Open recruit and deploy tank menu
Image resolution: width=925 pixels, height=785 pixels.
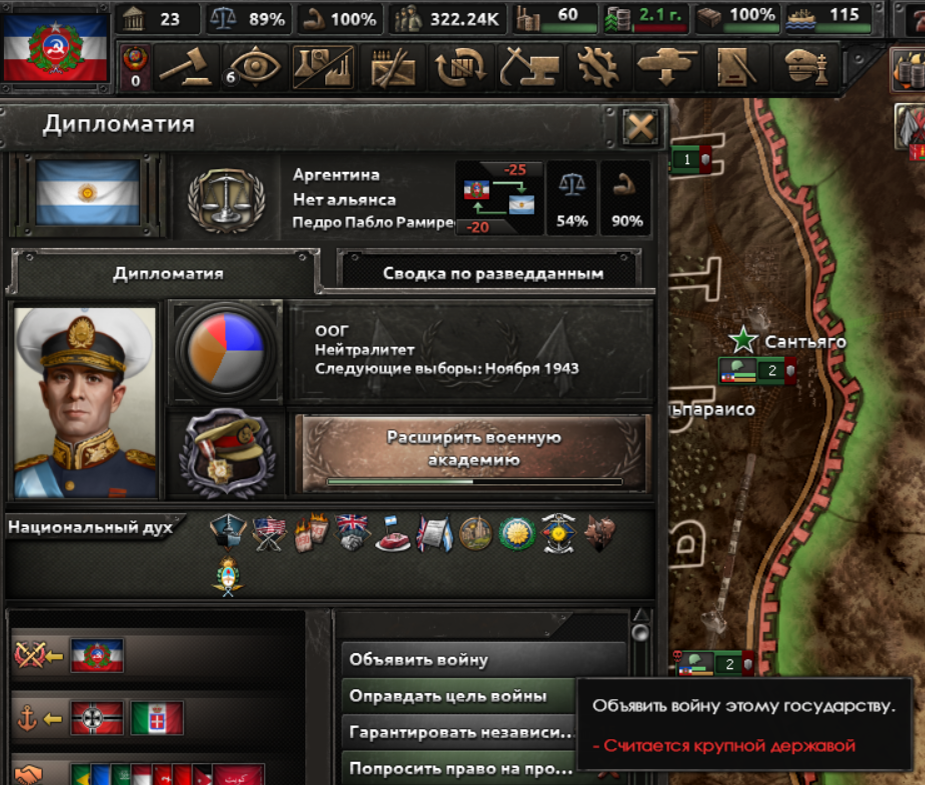coord(667,67)
